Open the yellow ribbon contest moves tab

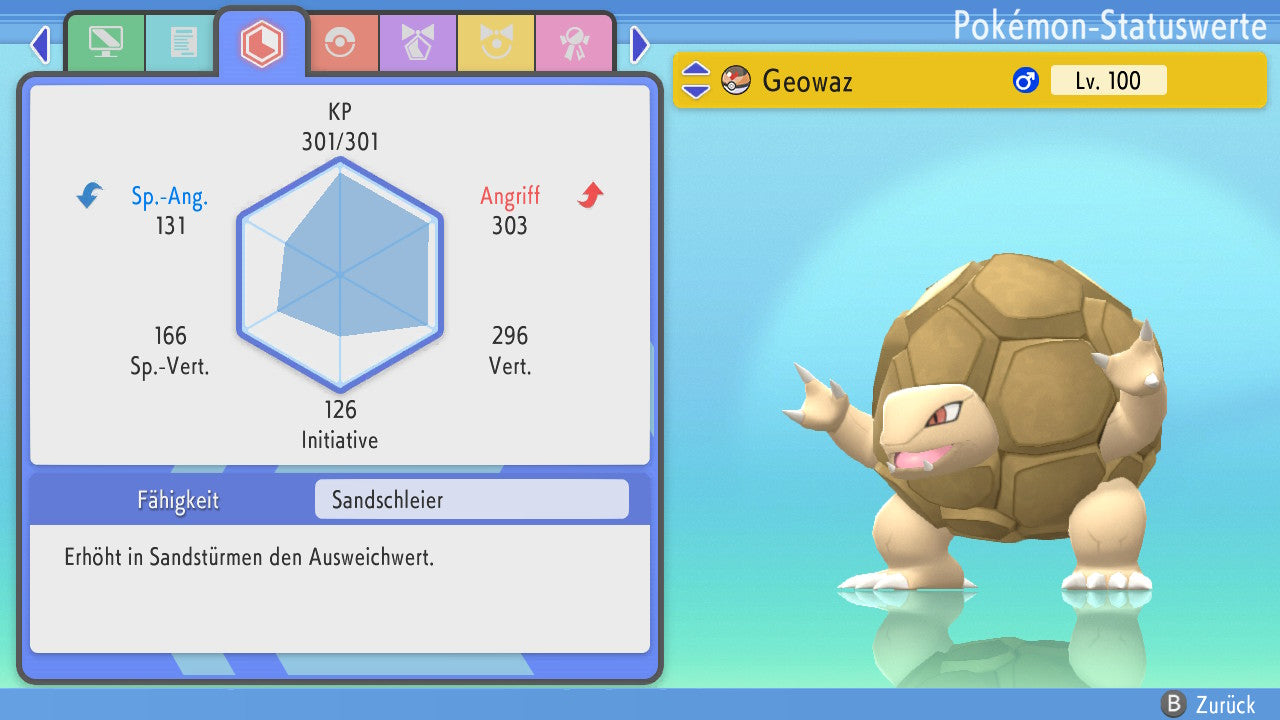[x=495, y=42]
